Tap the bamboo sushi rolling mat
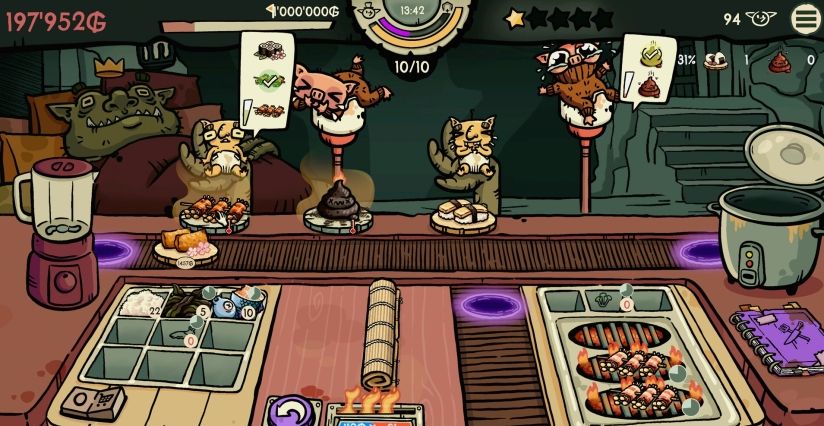This screenshot has height=426, width=824. pyautogui.click(x=384, y=333)
